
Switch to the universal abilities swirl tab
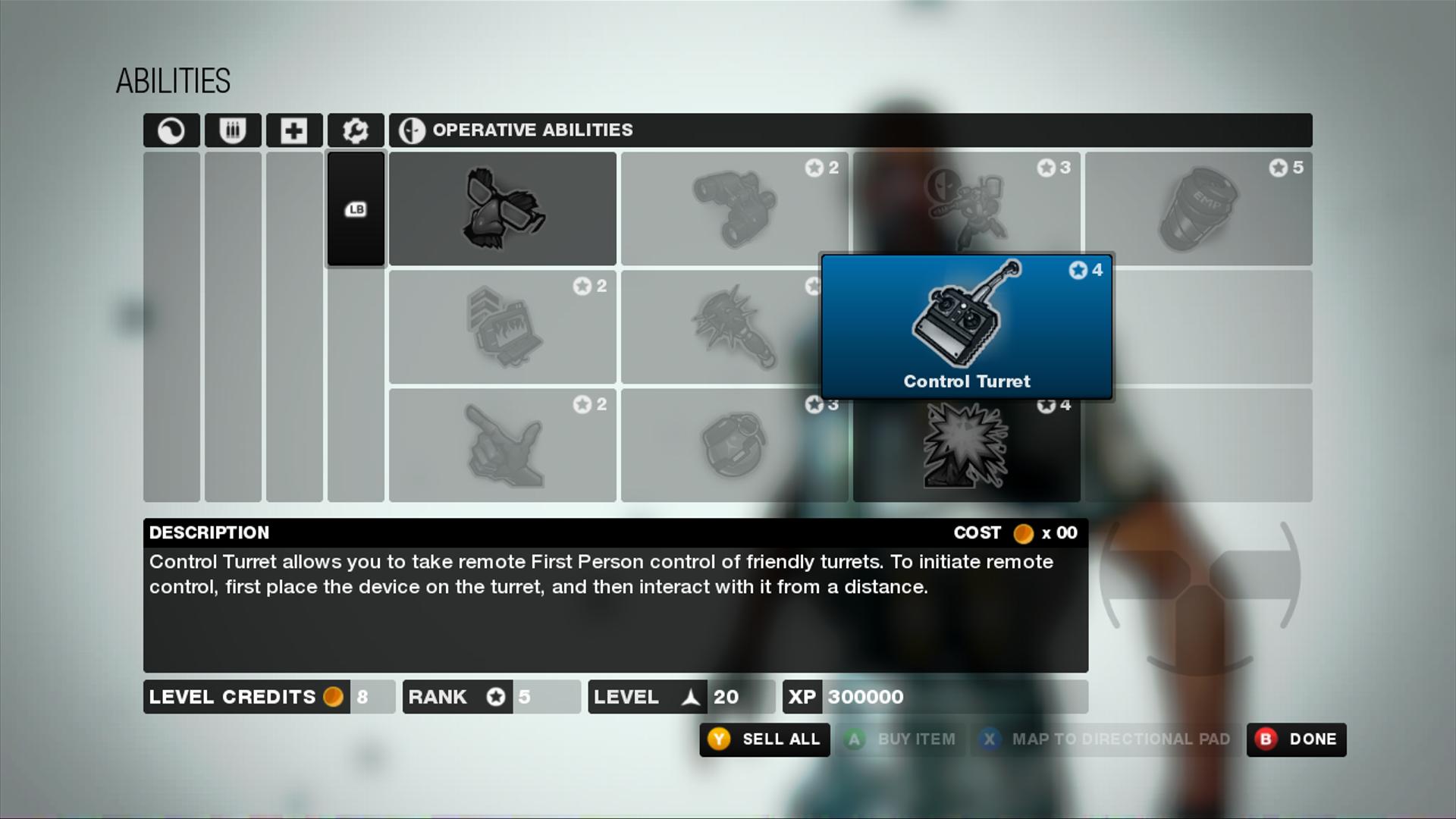pos(171,130)
